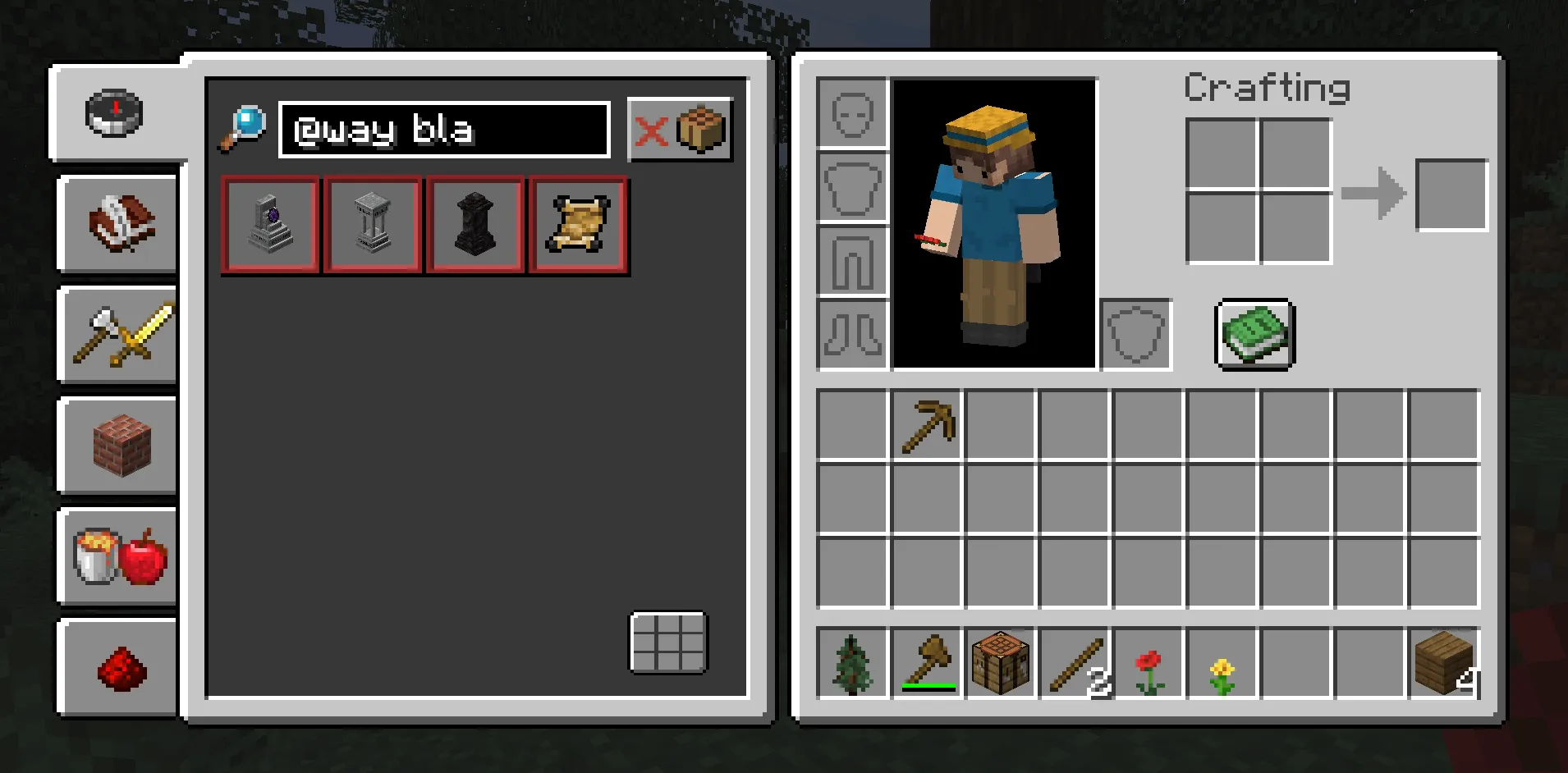Open the food tab with apple icon

117,558
